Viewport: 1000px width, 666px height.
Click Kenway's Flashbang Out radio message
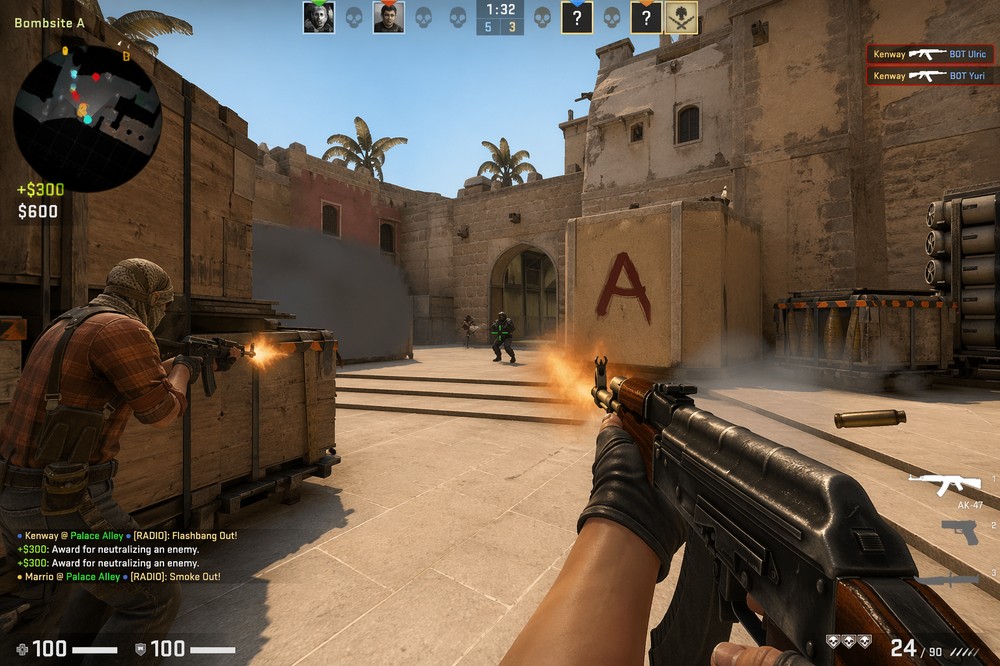[127, 536]
